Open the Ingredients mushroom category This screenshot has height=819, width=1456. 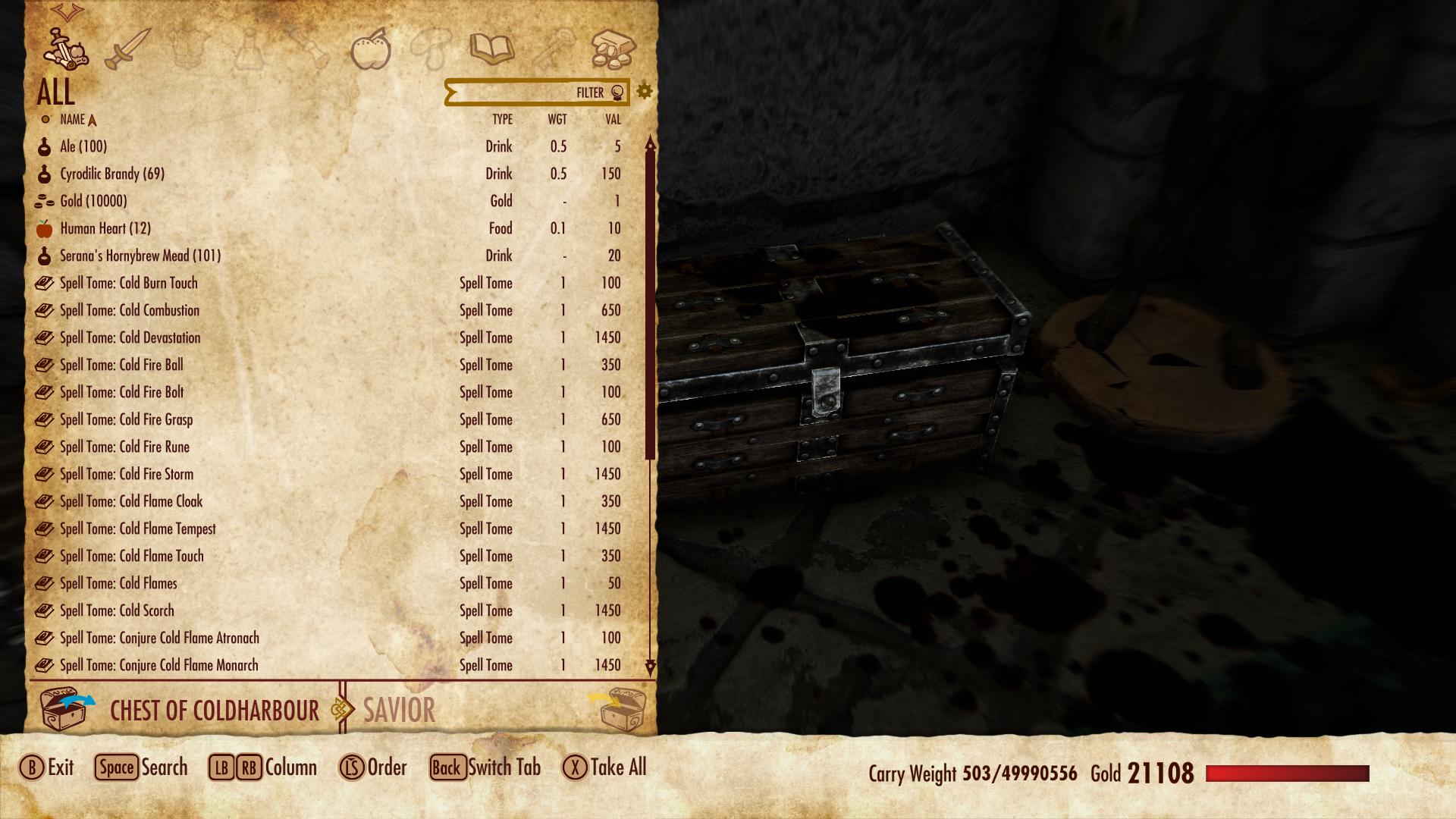tap(431, 47)
